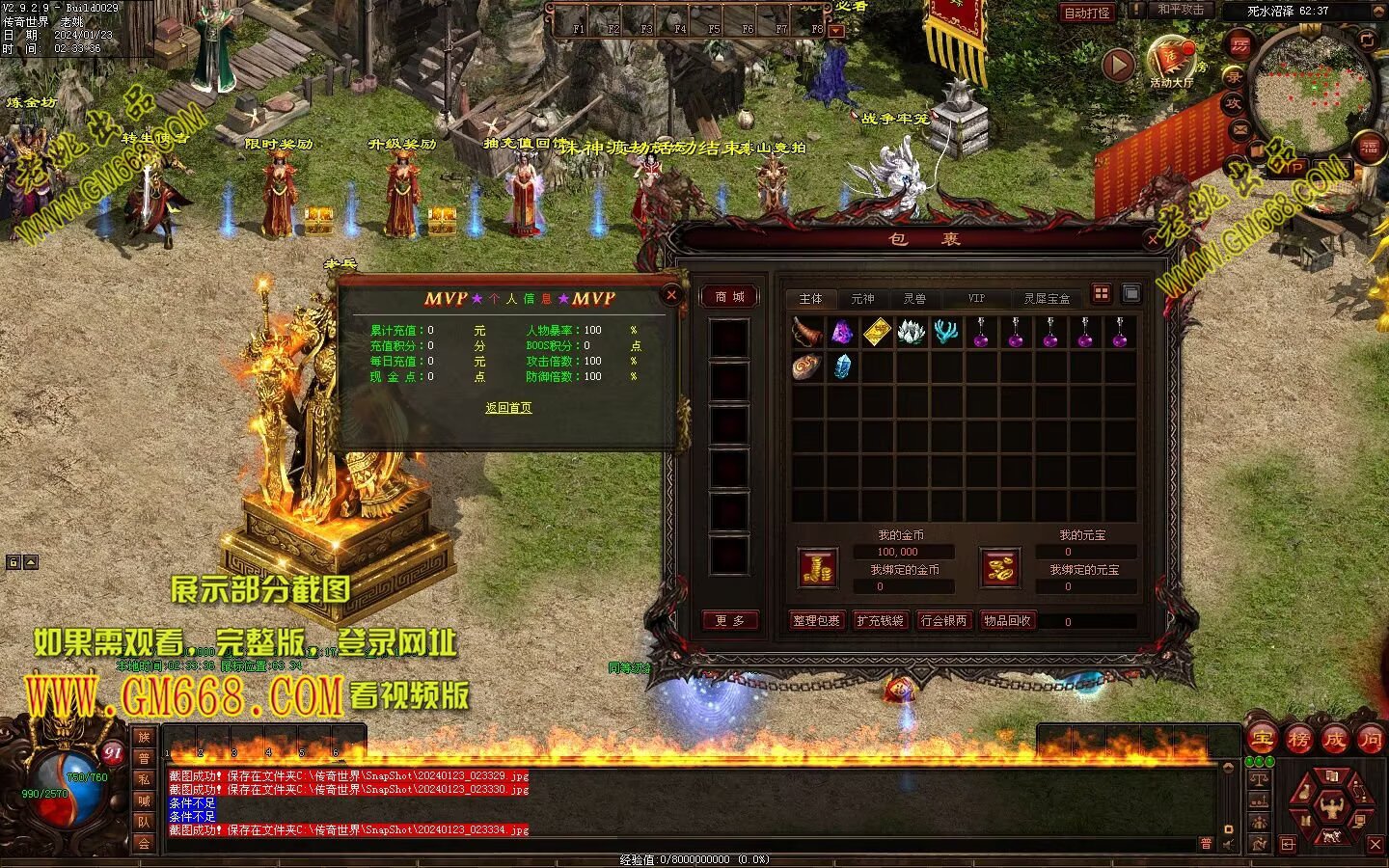The height and width of the screenshot is (868, 1389).
Task: Open the 活动大厅 activity hall icon
Action: click(1170, 62)
